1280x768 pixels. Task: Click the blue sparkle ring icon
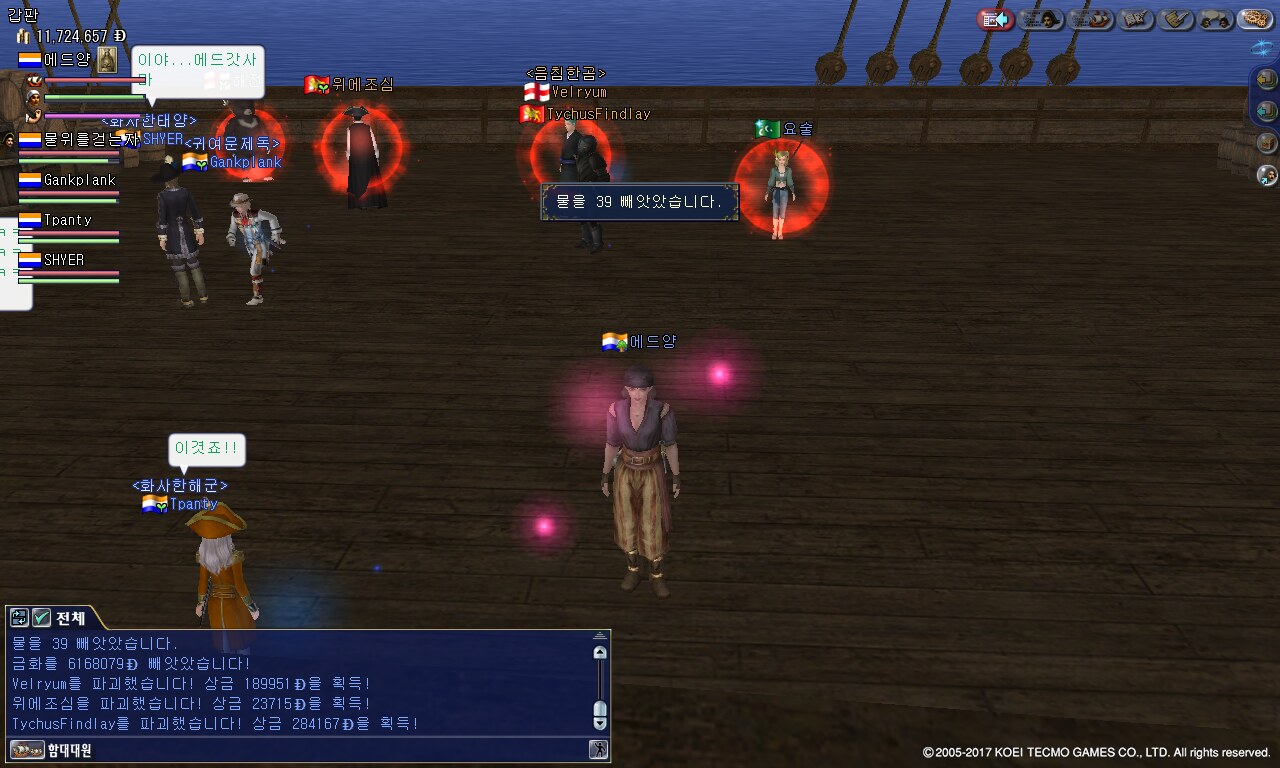click(1264, 47)
